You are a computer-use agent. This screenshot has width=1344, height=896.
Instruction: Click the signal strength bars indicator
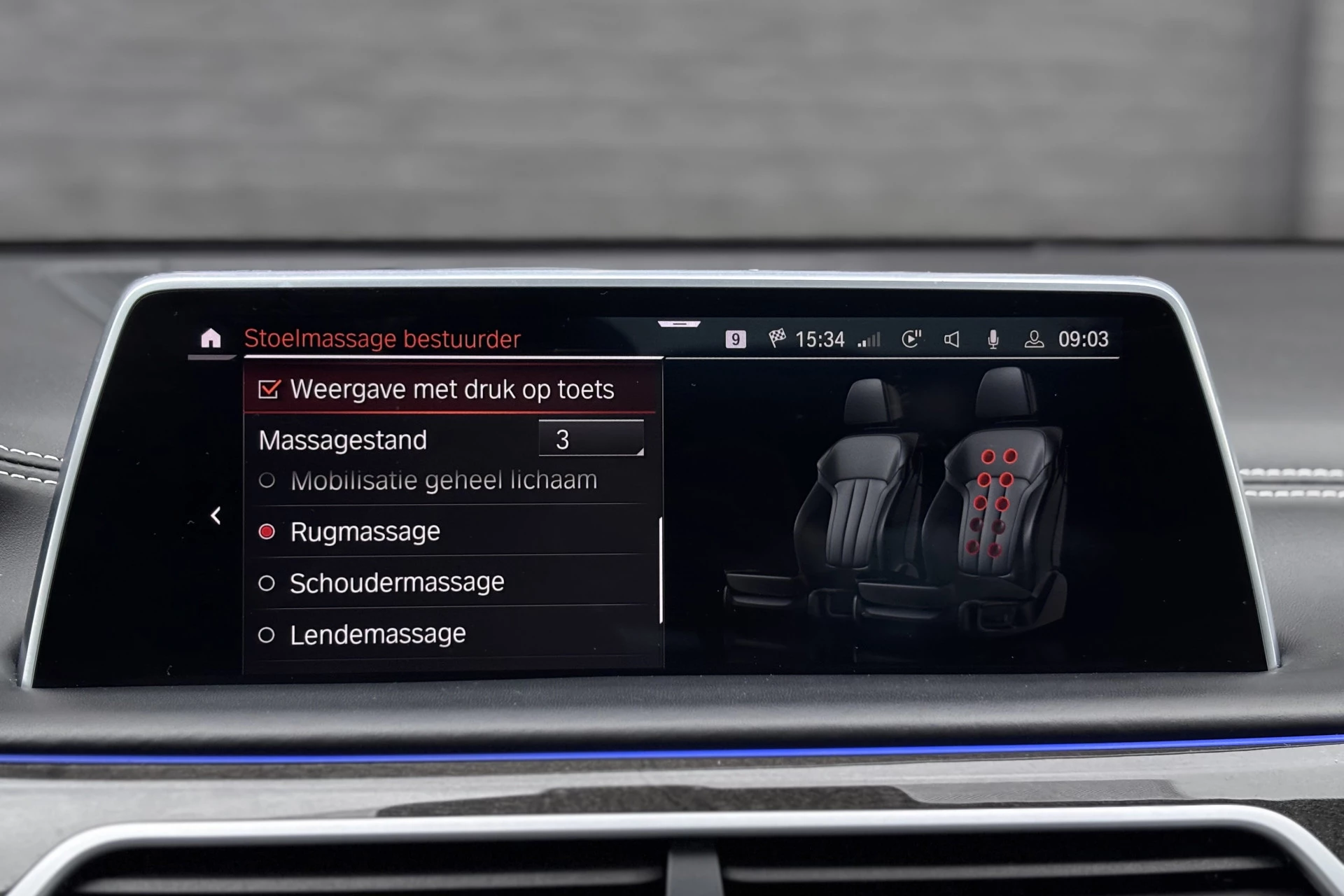[x=869, y=341]
